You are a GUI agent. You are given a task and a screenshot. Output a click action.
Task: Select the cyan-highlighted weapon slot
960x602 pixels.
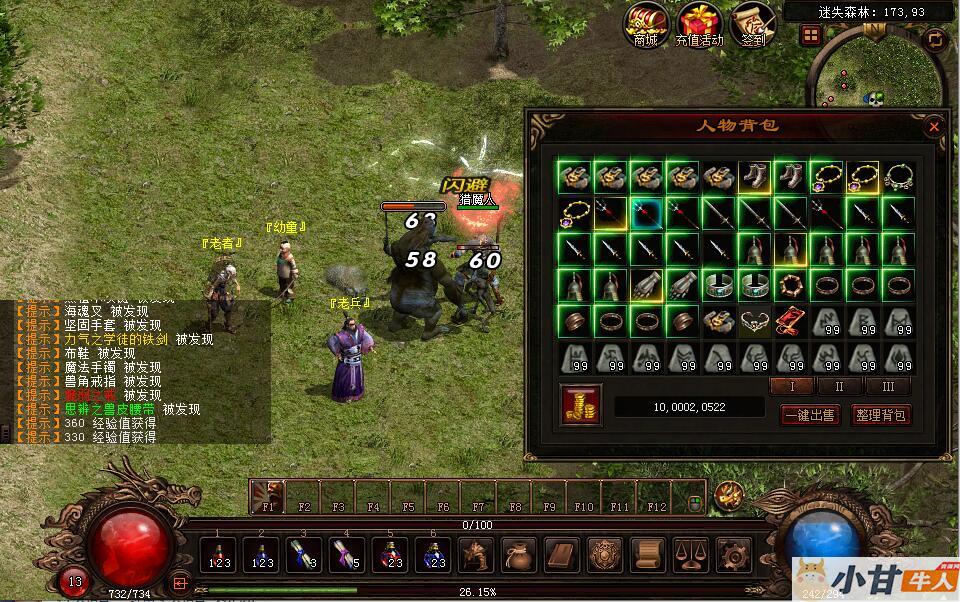point(647,213)
